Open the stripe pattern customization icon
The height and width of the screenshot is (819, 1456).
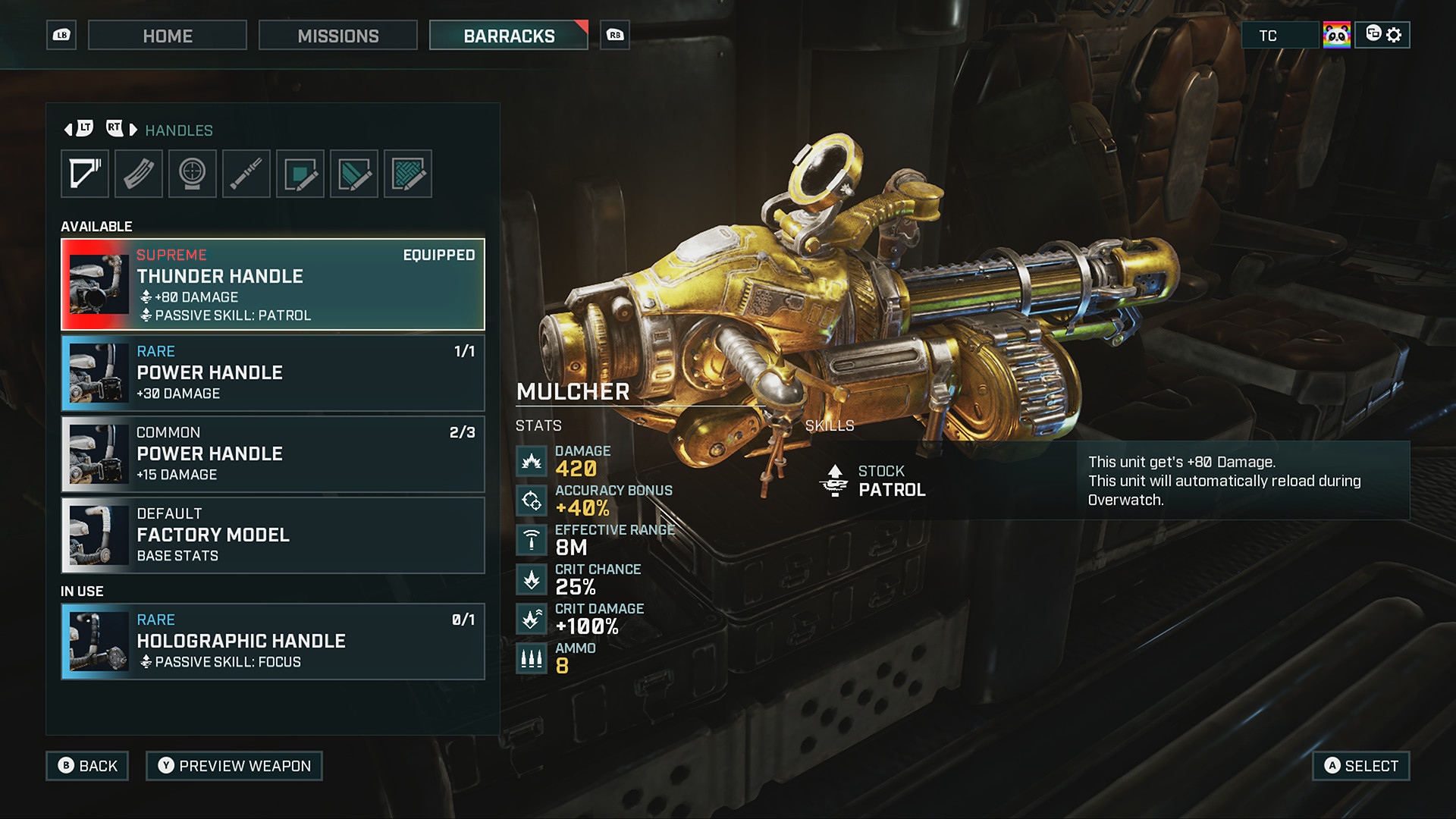tap(354, 173)
